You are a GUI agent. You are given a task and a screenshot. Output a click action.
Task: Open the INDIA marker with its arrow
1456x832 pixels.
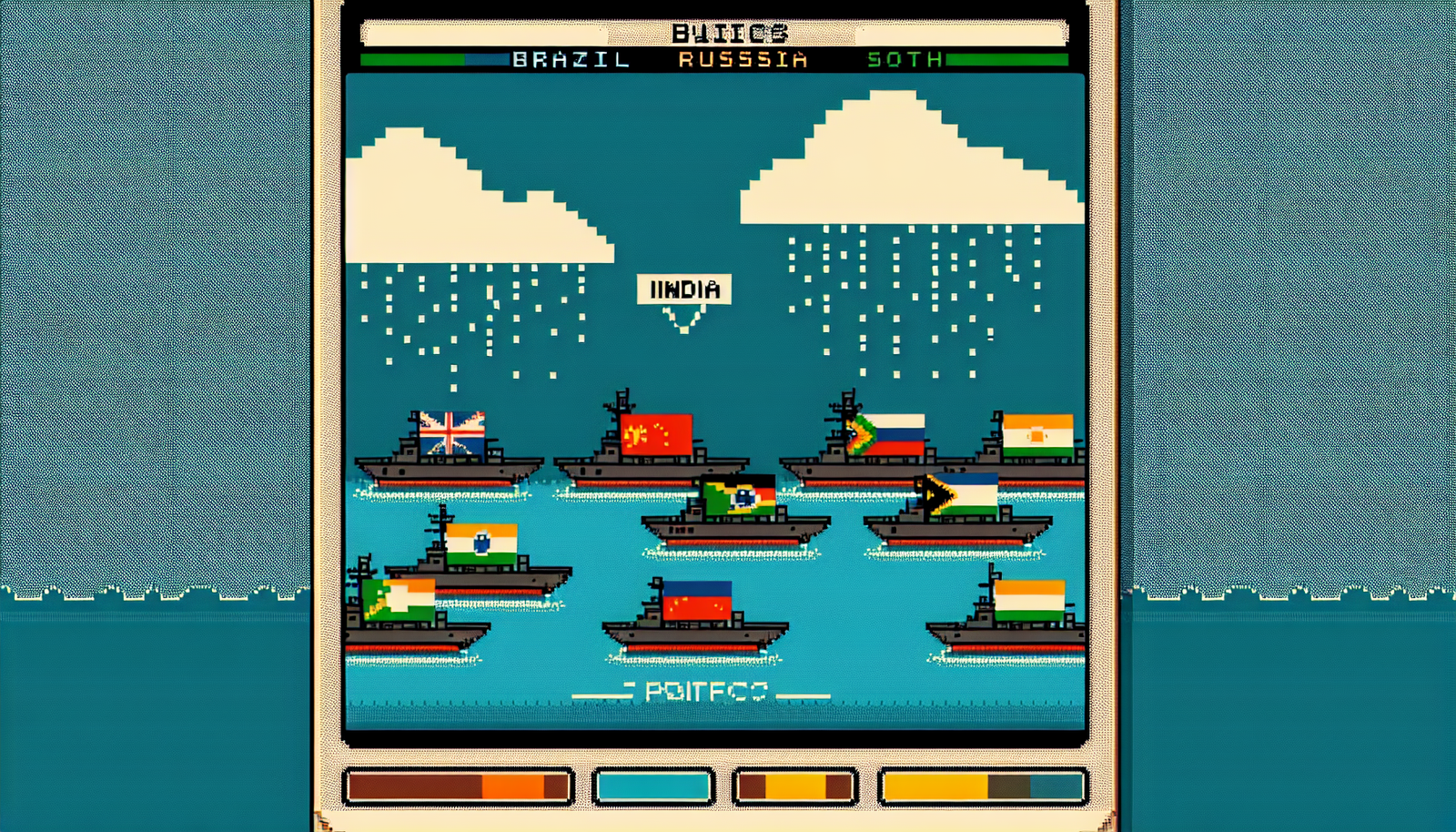(684, 290)
